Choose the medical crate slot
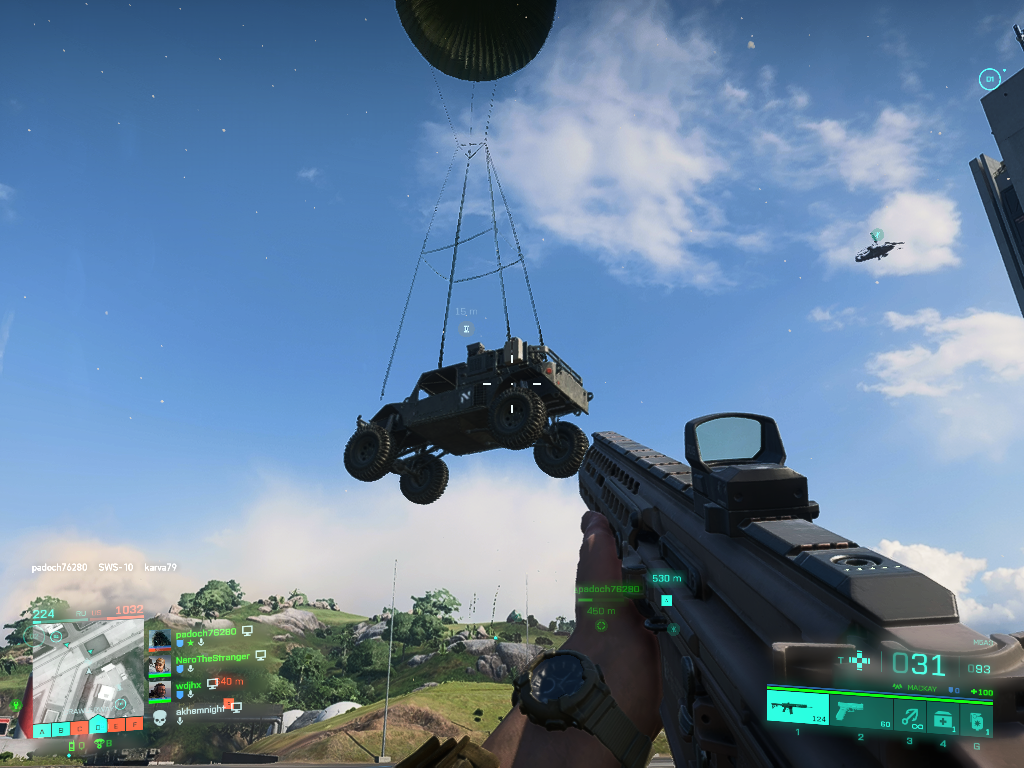Image resolution: width=1024 pixels, height=768 pixels. pyautogui.click(x=942, y=715)
